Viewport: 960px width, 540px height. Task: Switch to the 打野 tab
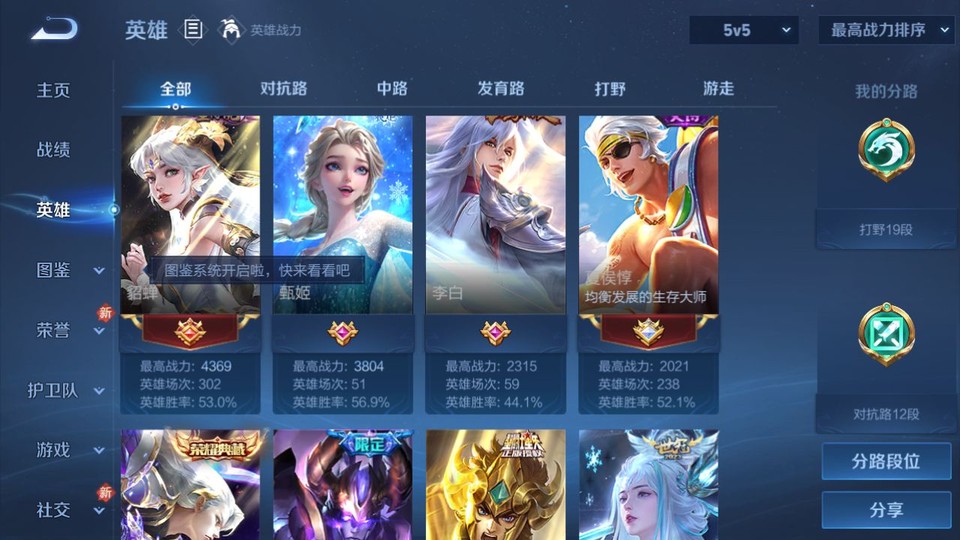(x=610, y=88)
